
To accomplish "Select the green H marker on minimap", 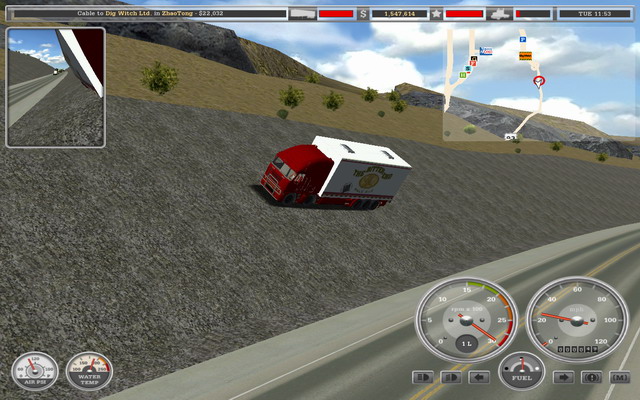I will (463, 74).
